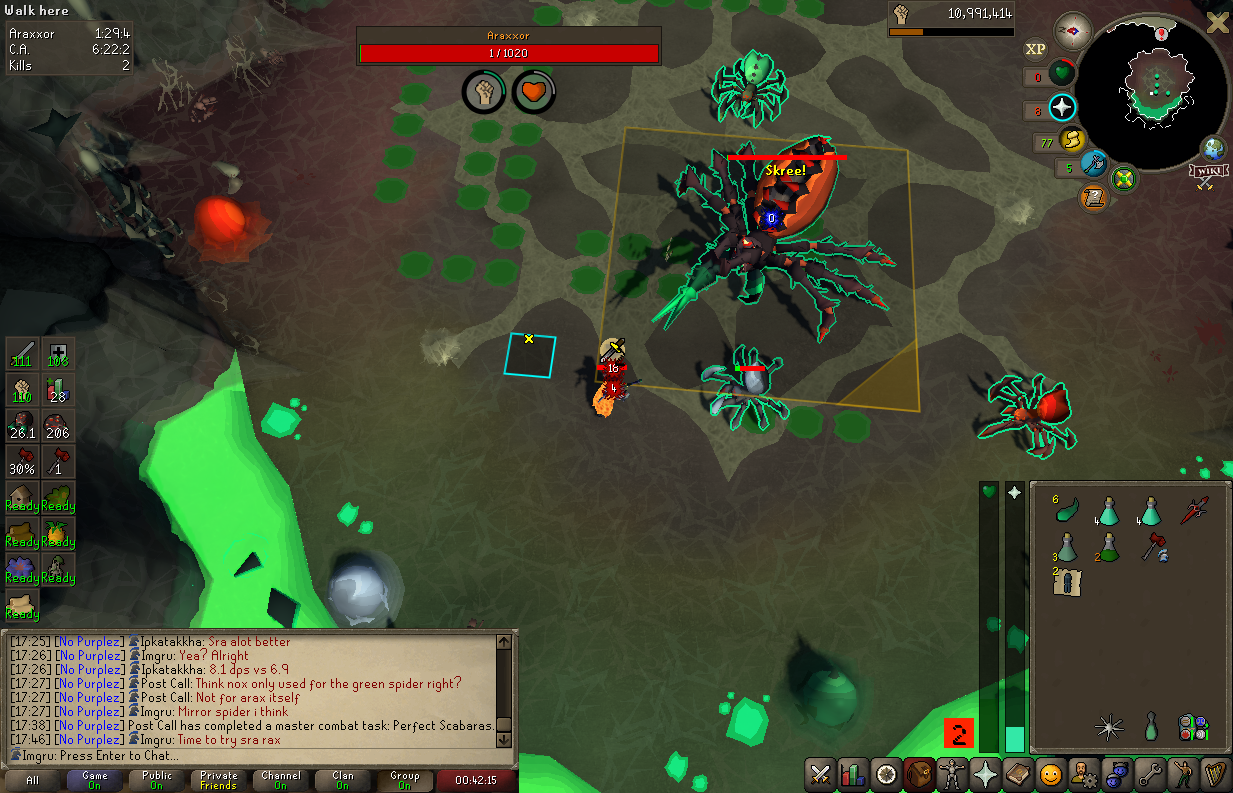Activate the special attack axe orb
This screenshot has height=793, width=1233.
click(x=1094, y=163)
